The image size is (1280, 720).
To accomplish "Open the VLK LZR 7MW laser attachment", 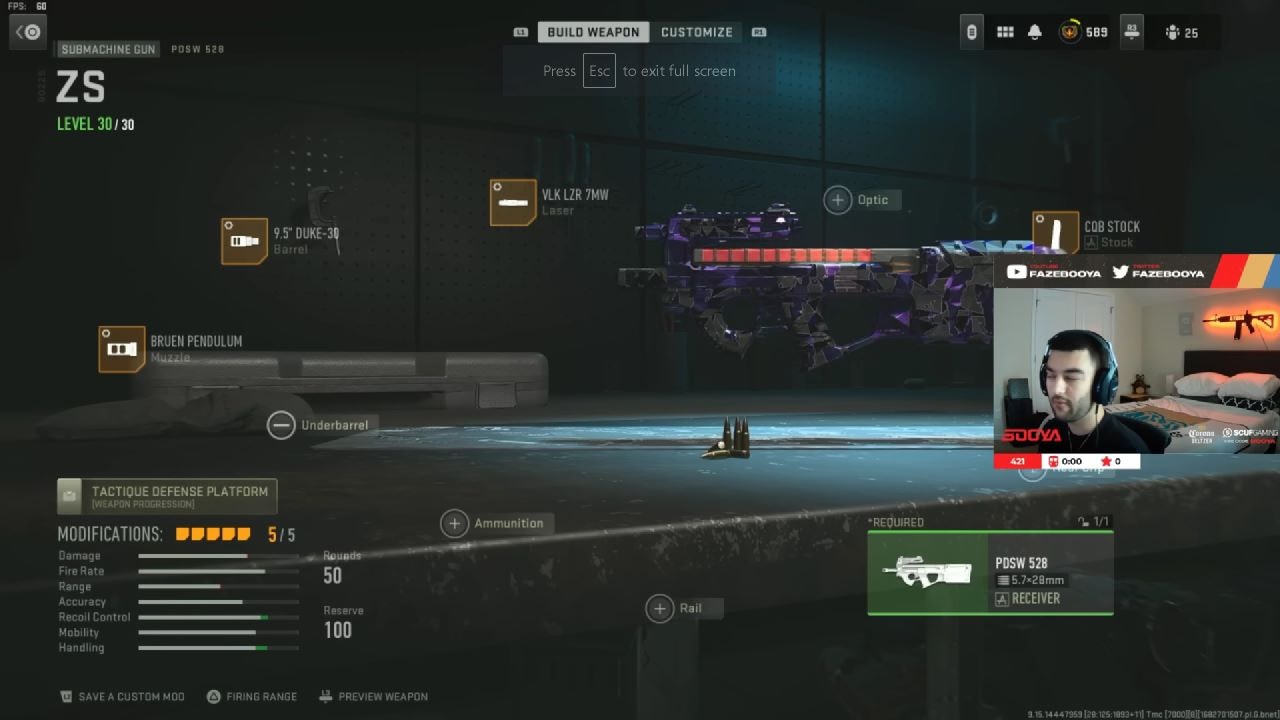I will tap(513, 202).
